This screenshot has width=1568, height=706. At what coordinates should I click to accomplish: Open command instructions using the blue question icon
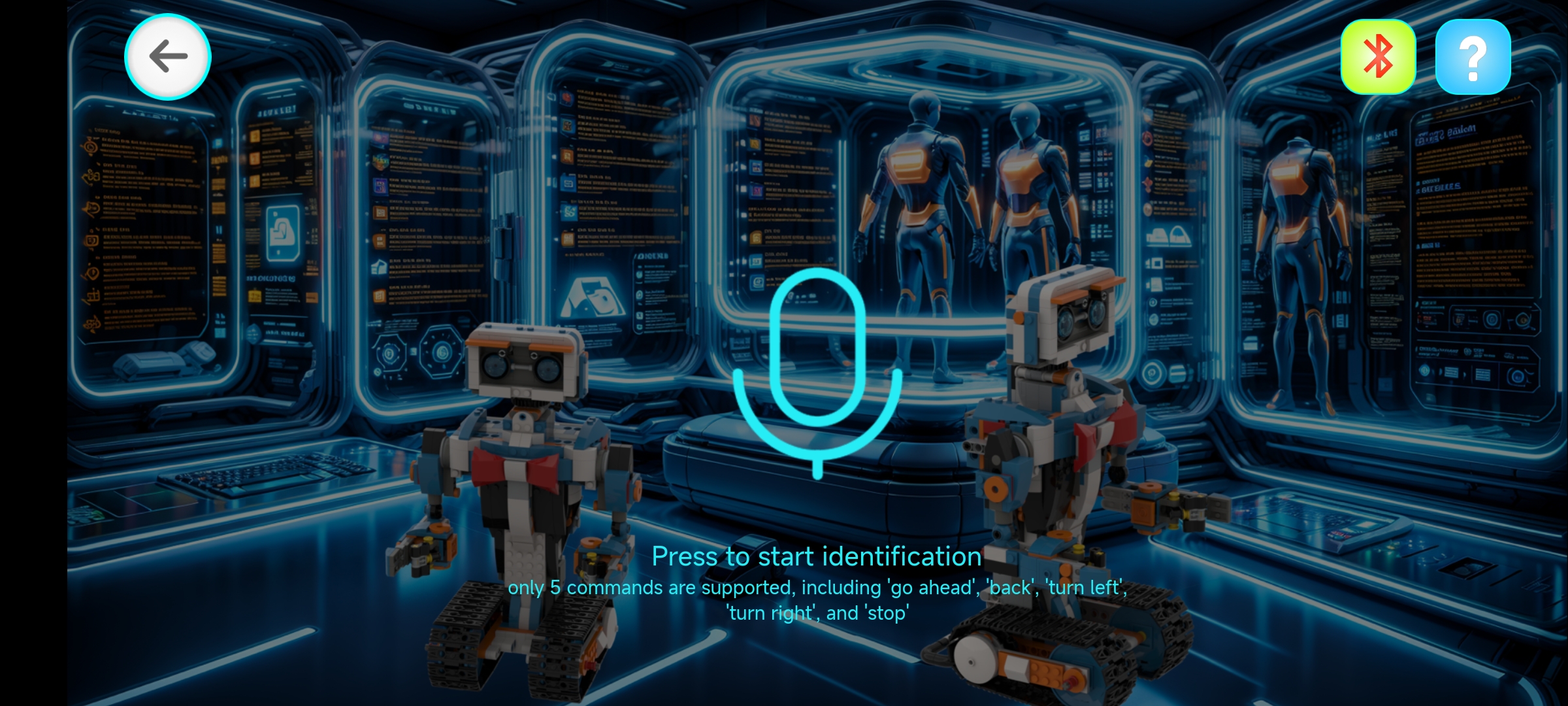tap(1474, 57)
